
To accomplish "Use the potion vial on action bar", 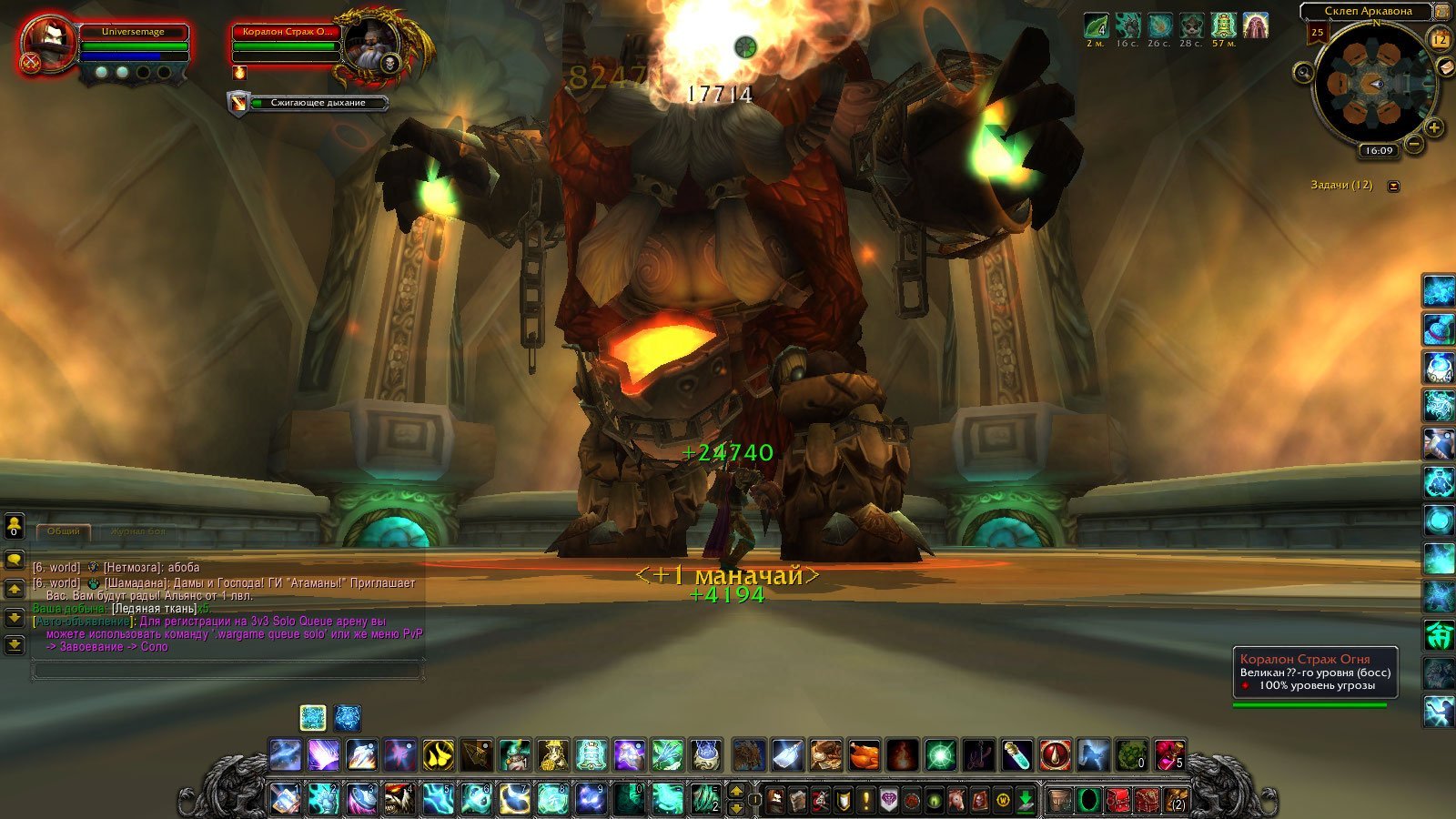I will click(x=1016, y=754).
